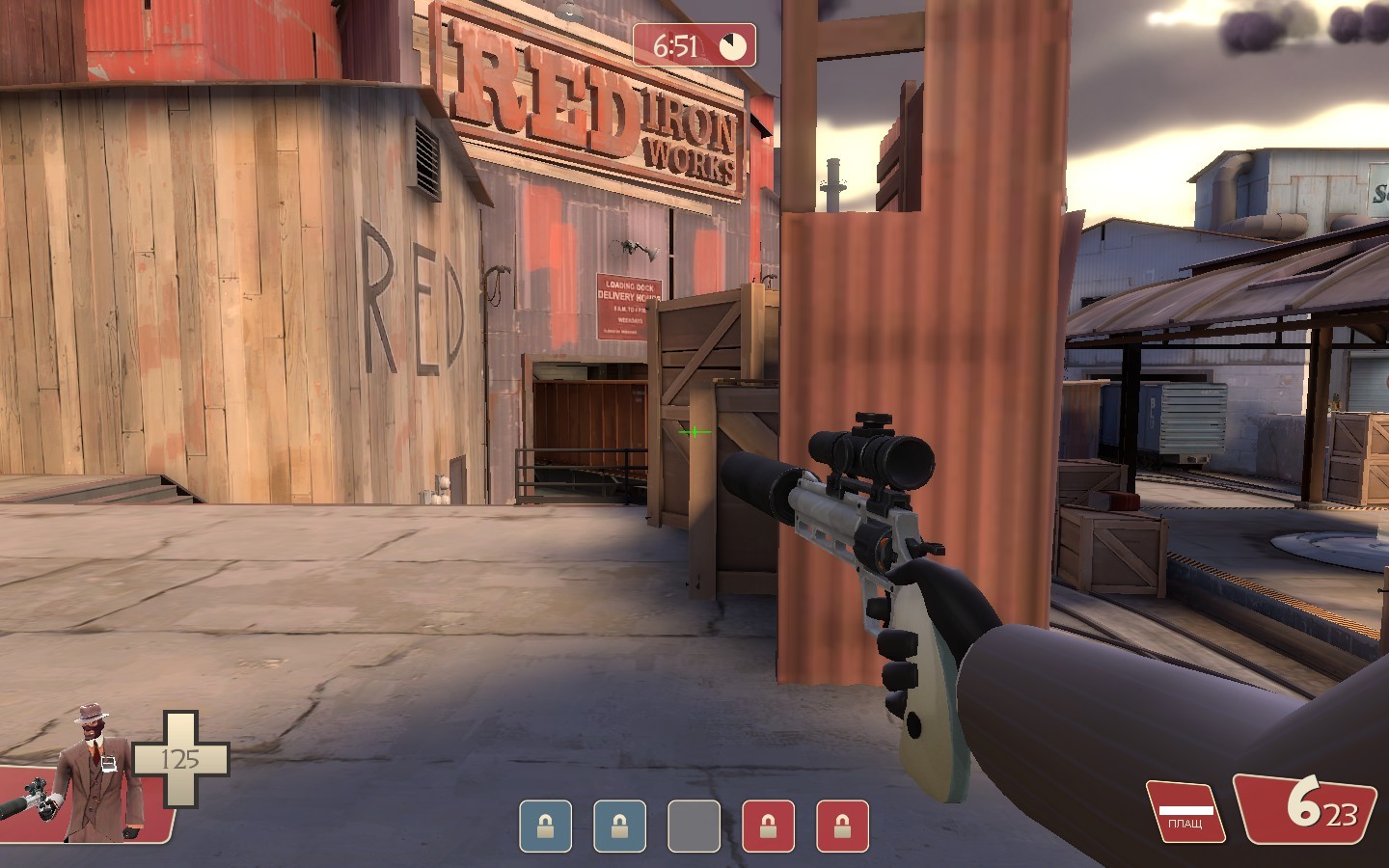Select the second blue locked weapon slot
Viewport: 1389px width, 868px height.
click(x=617, y=827)
